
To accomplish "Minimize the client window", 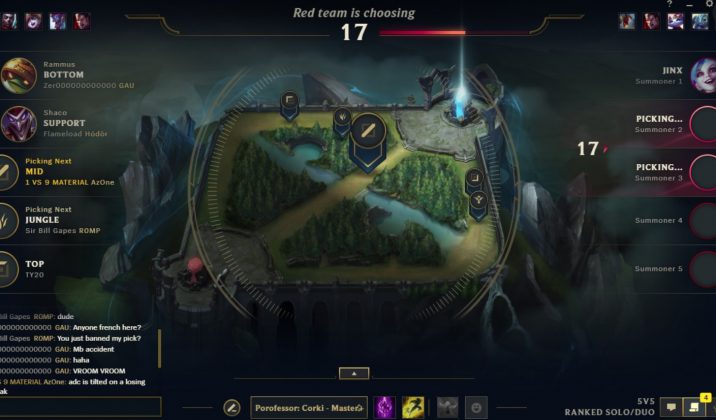I will tap(689, 5).
